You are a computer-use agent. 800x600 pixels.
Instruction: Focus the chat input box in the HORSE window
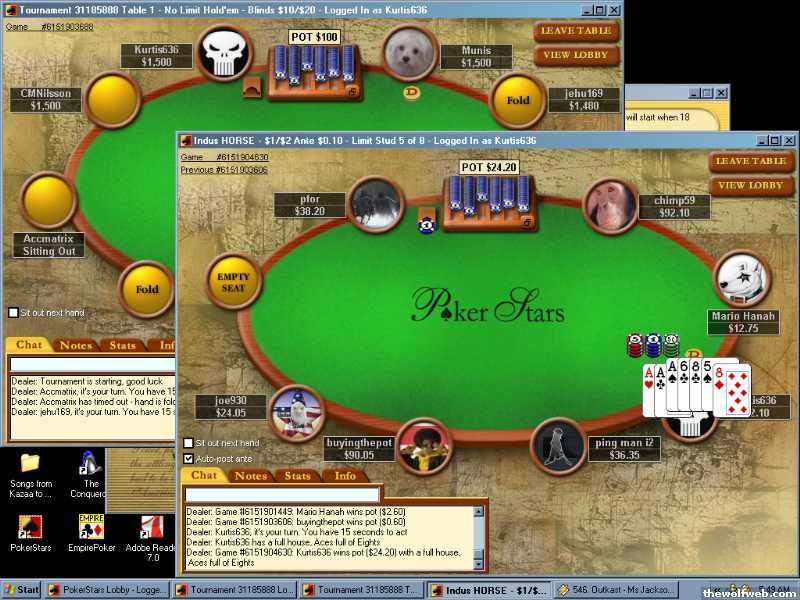pos(283,494)
